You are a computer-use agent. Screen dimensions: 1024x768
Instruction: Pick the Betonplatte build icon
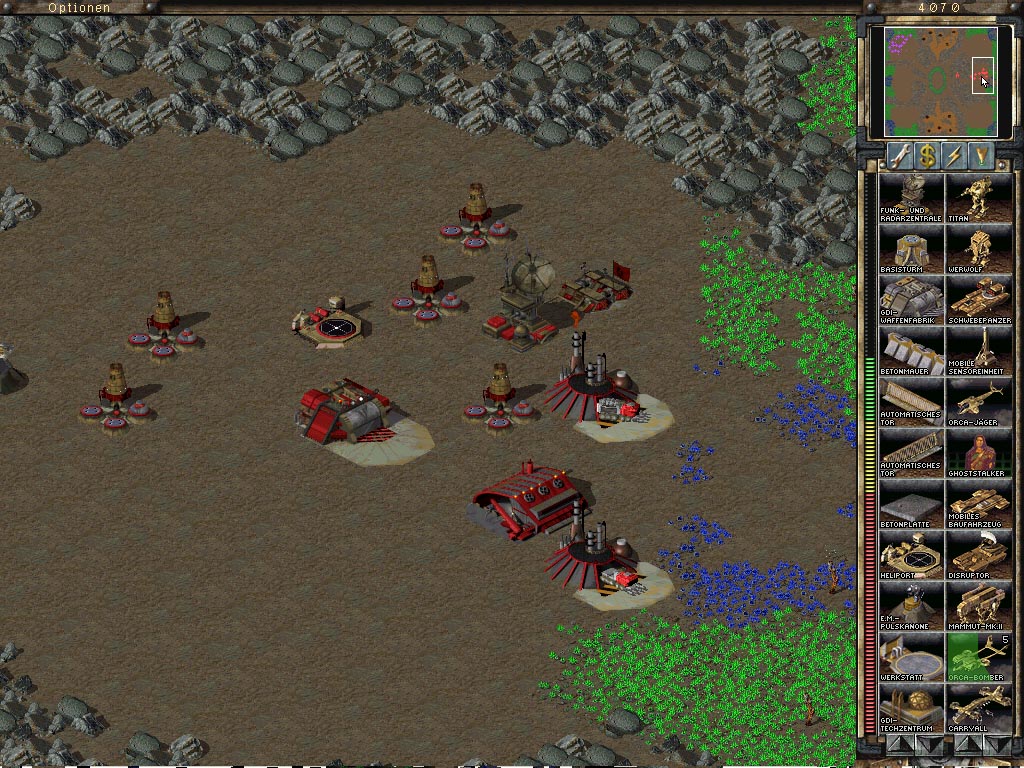[910, 505]
